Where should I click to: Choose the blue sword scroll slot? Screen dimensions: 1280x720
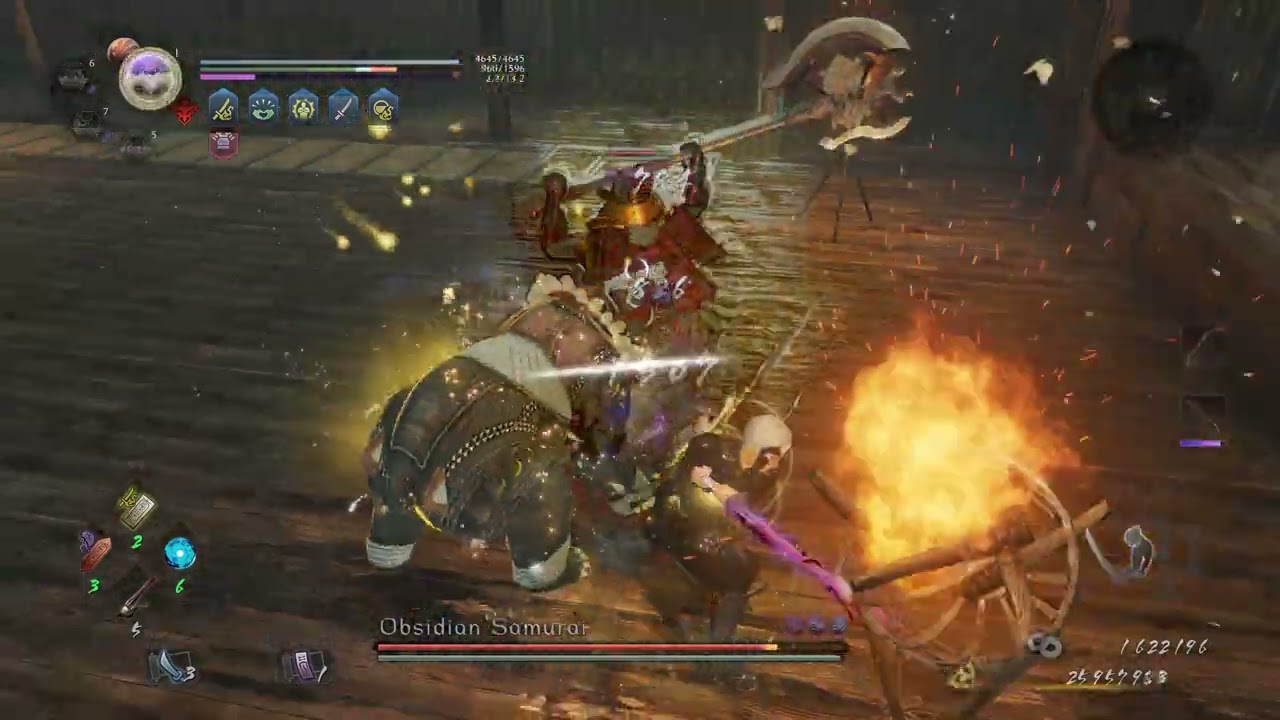tap(168, 666)
